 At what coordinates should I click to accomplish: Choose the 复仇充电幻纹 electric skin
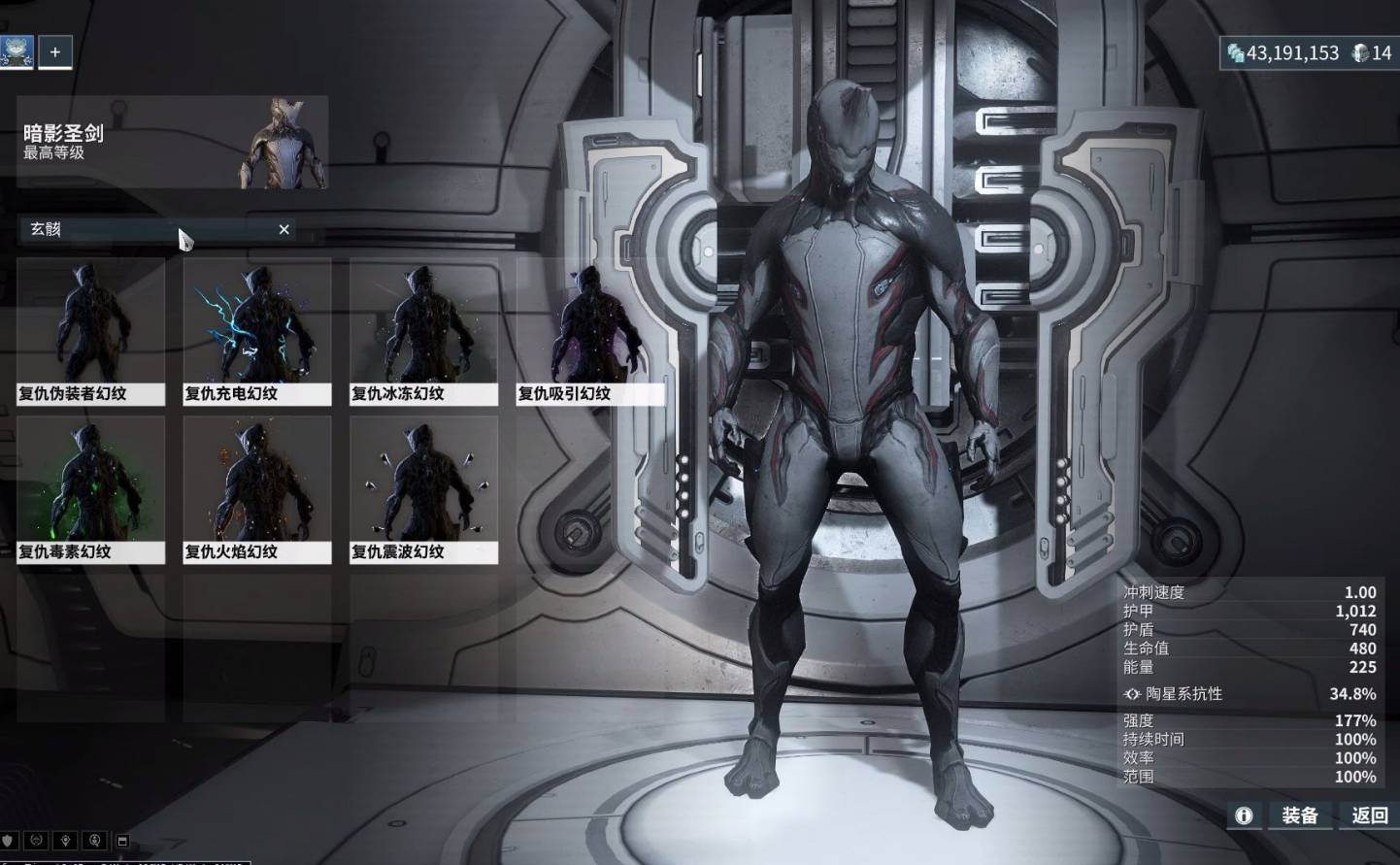pos(257,330)
